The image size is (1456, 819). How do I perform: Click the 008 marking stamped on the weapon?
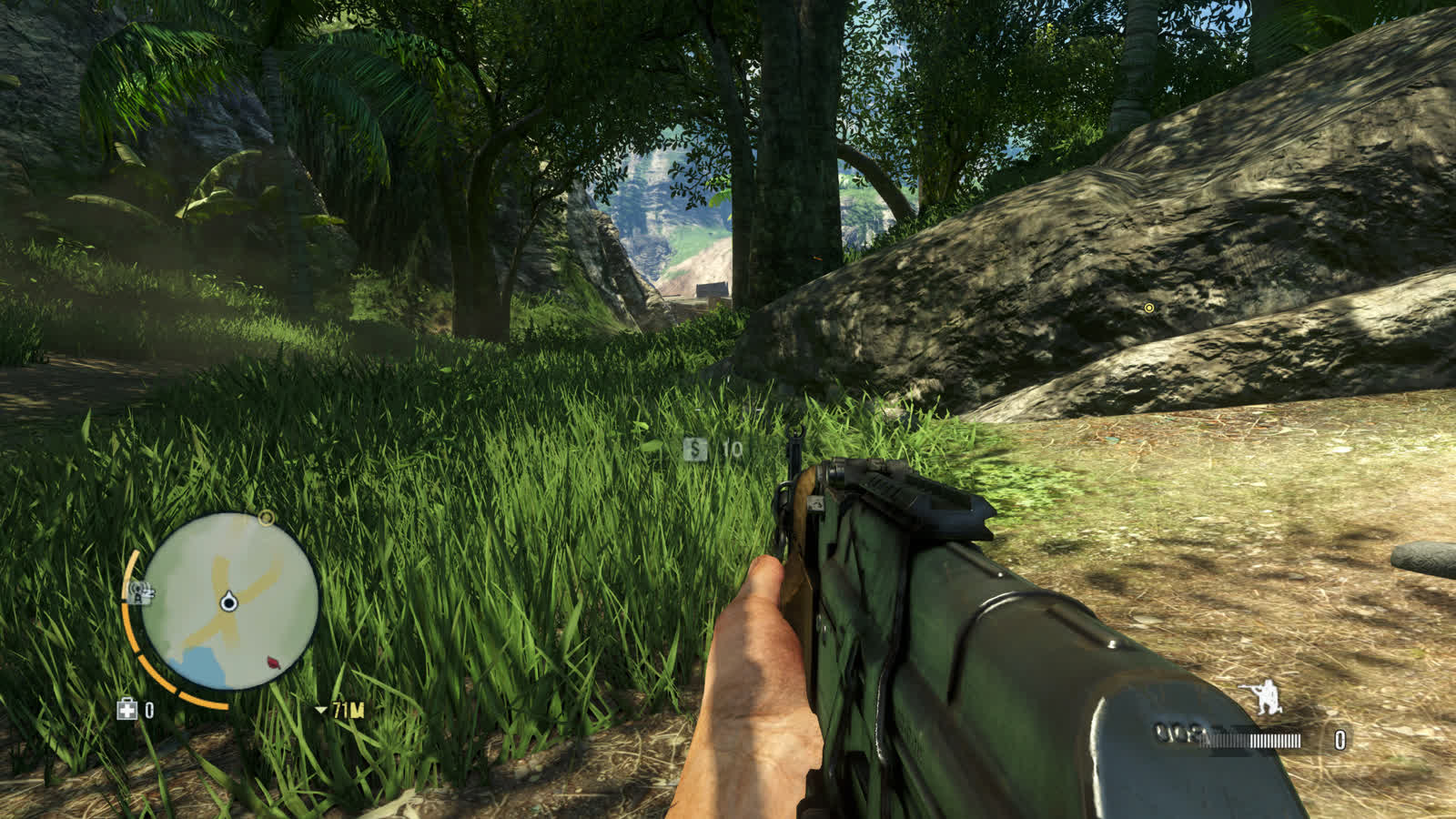1175,733
